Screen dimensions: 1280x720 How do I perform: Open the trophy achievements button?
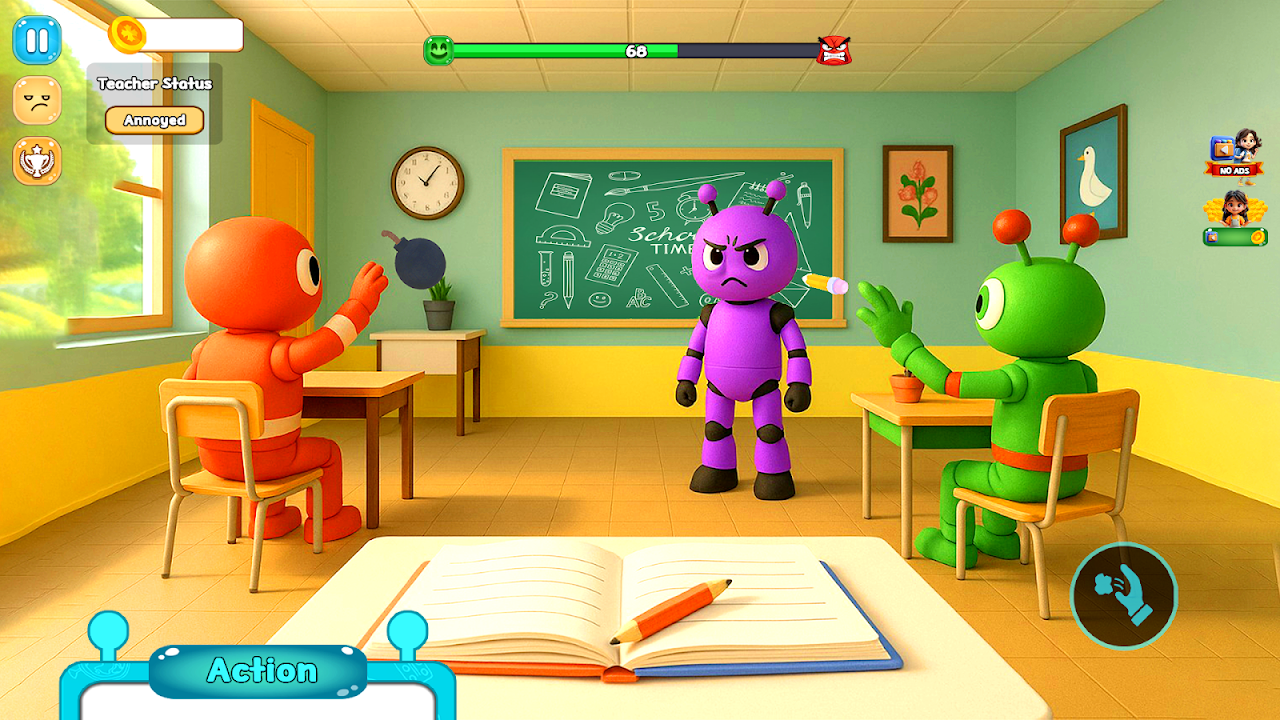[x=37, y=161]
